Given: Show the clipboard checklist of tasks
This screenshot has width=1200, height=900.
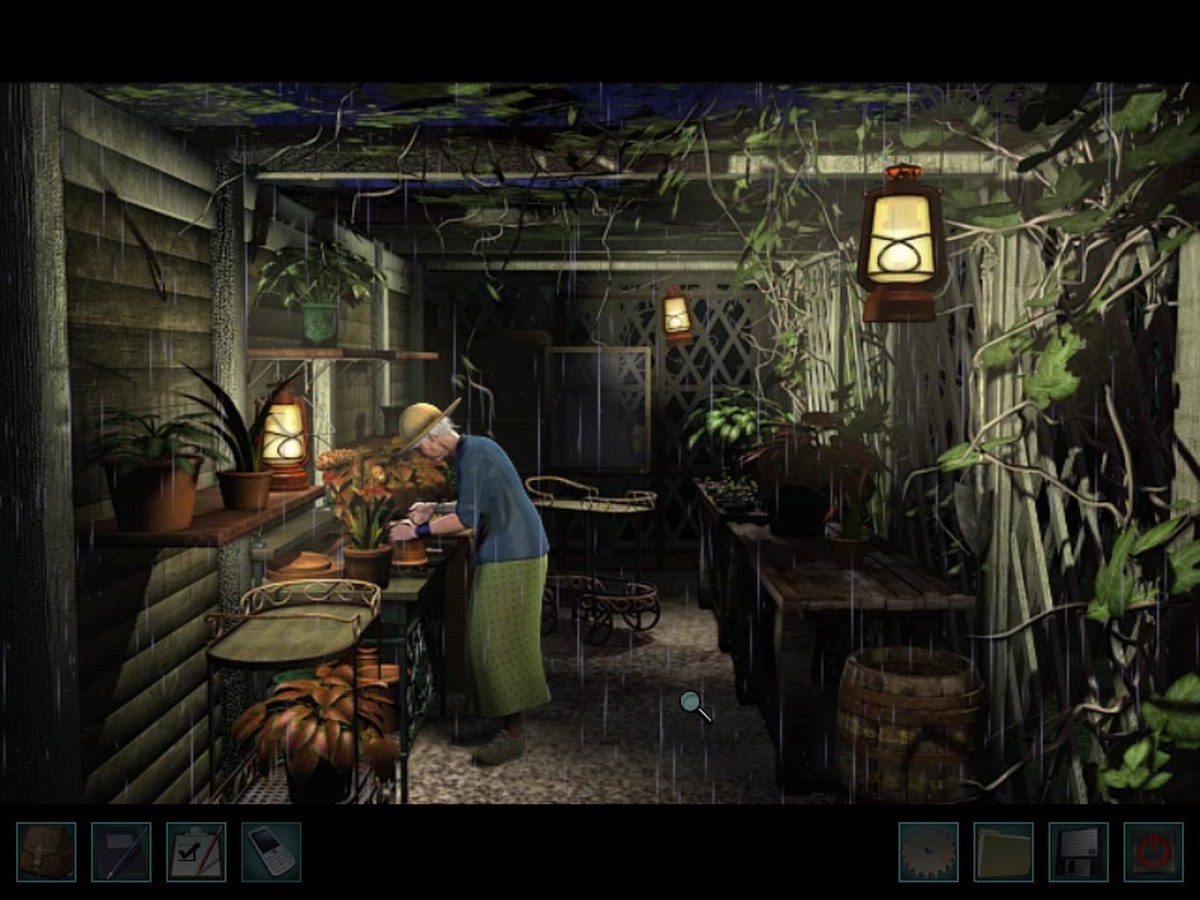Looking at the screenshot, I should [x=196, y=852].
